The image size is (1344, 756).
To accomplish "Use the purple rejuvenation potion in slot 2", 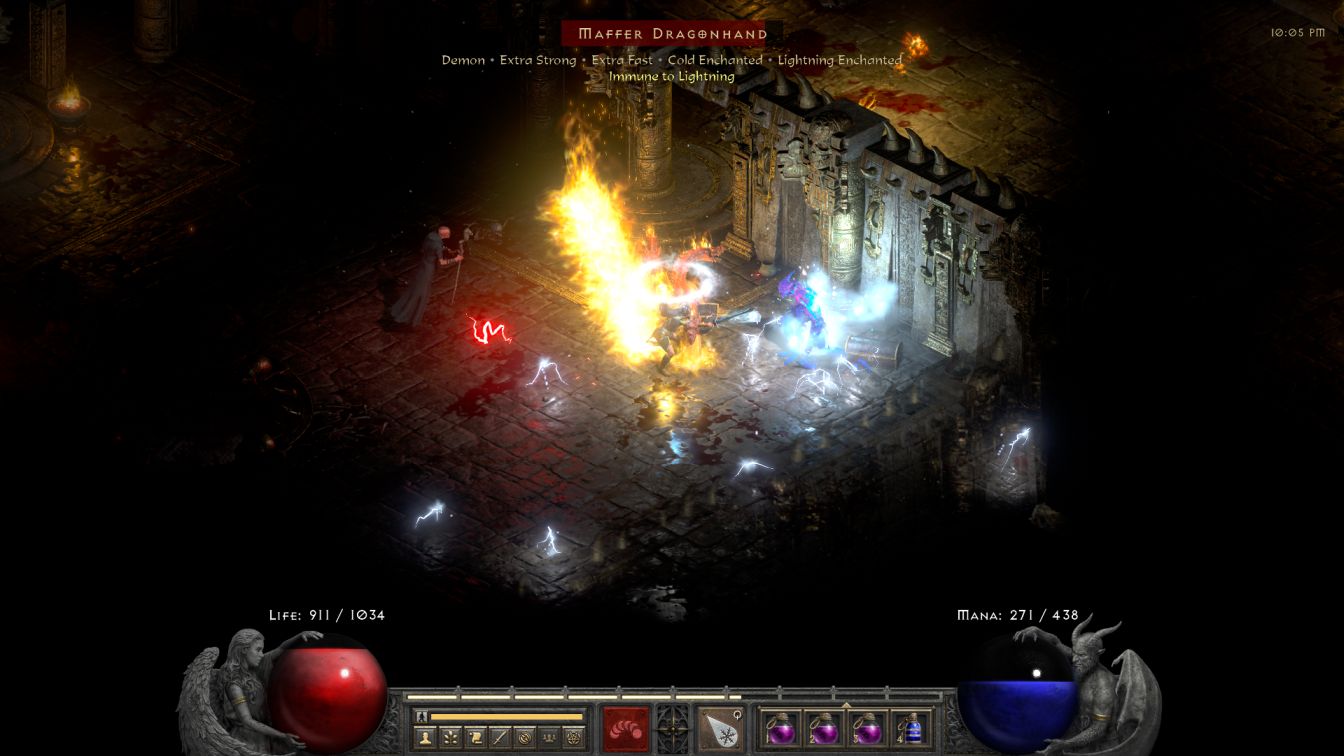I will point(824,727).
